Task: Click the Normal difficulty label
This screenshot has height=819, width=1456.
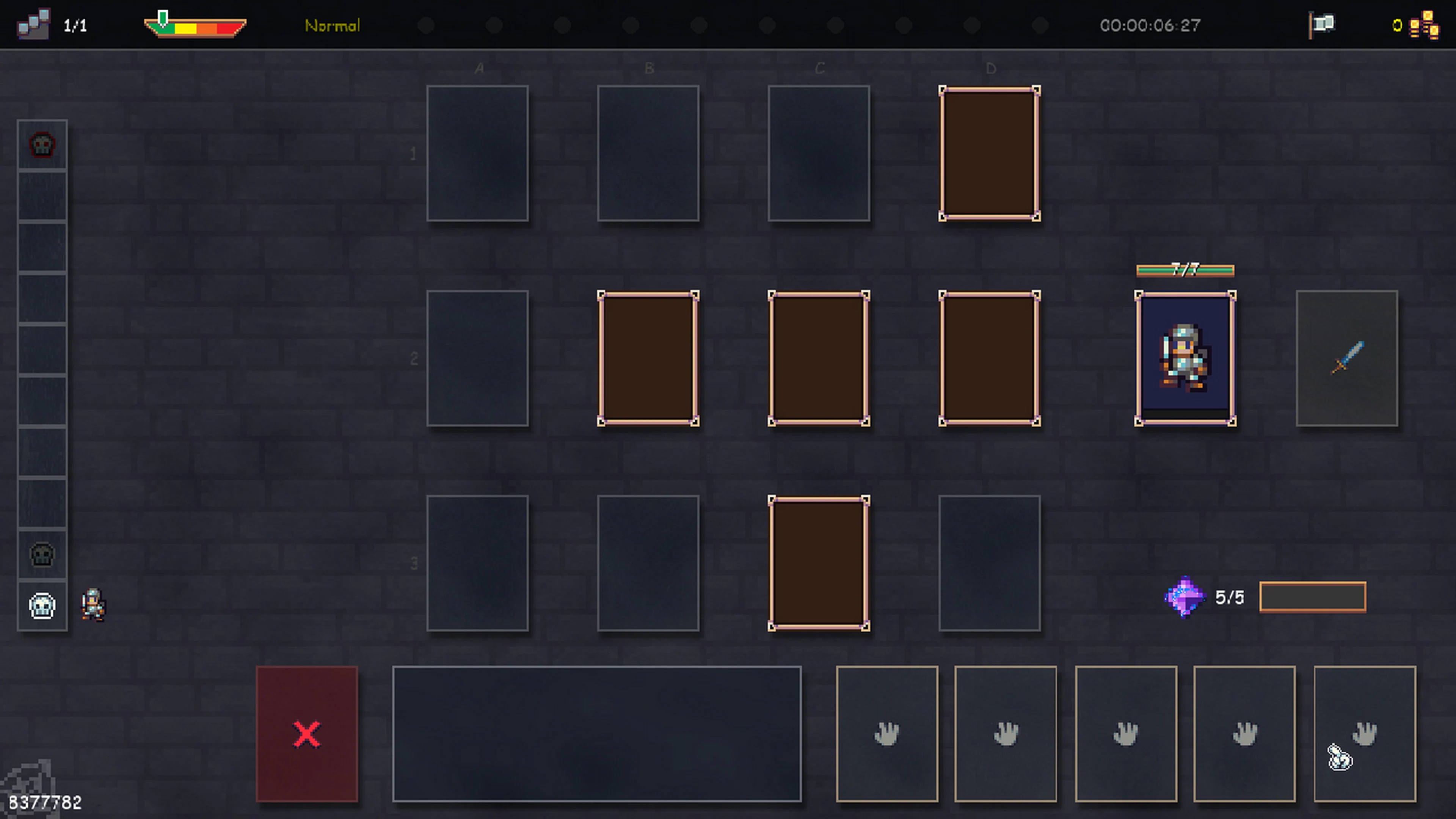Action: point(333,25)
